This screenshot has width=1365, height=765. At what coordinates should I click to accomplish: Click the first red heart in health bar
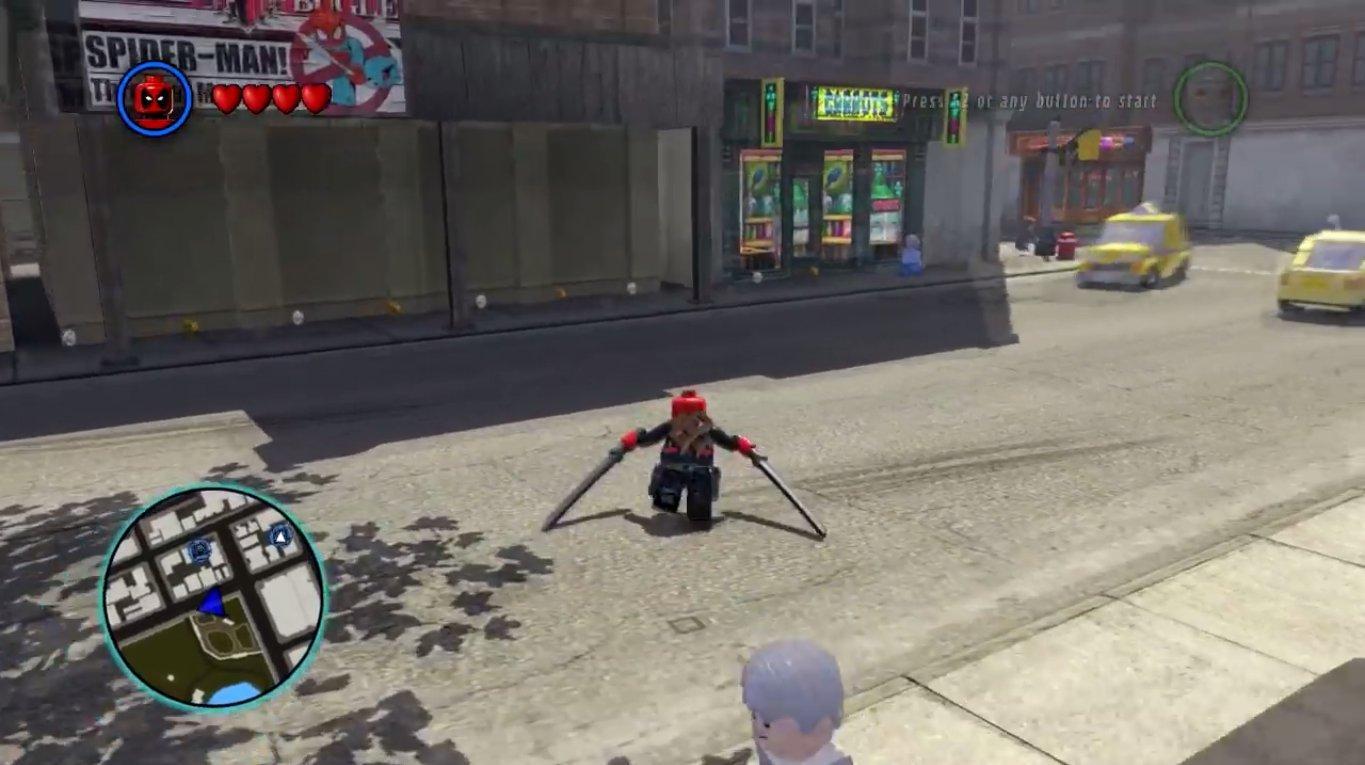[226, 99]
